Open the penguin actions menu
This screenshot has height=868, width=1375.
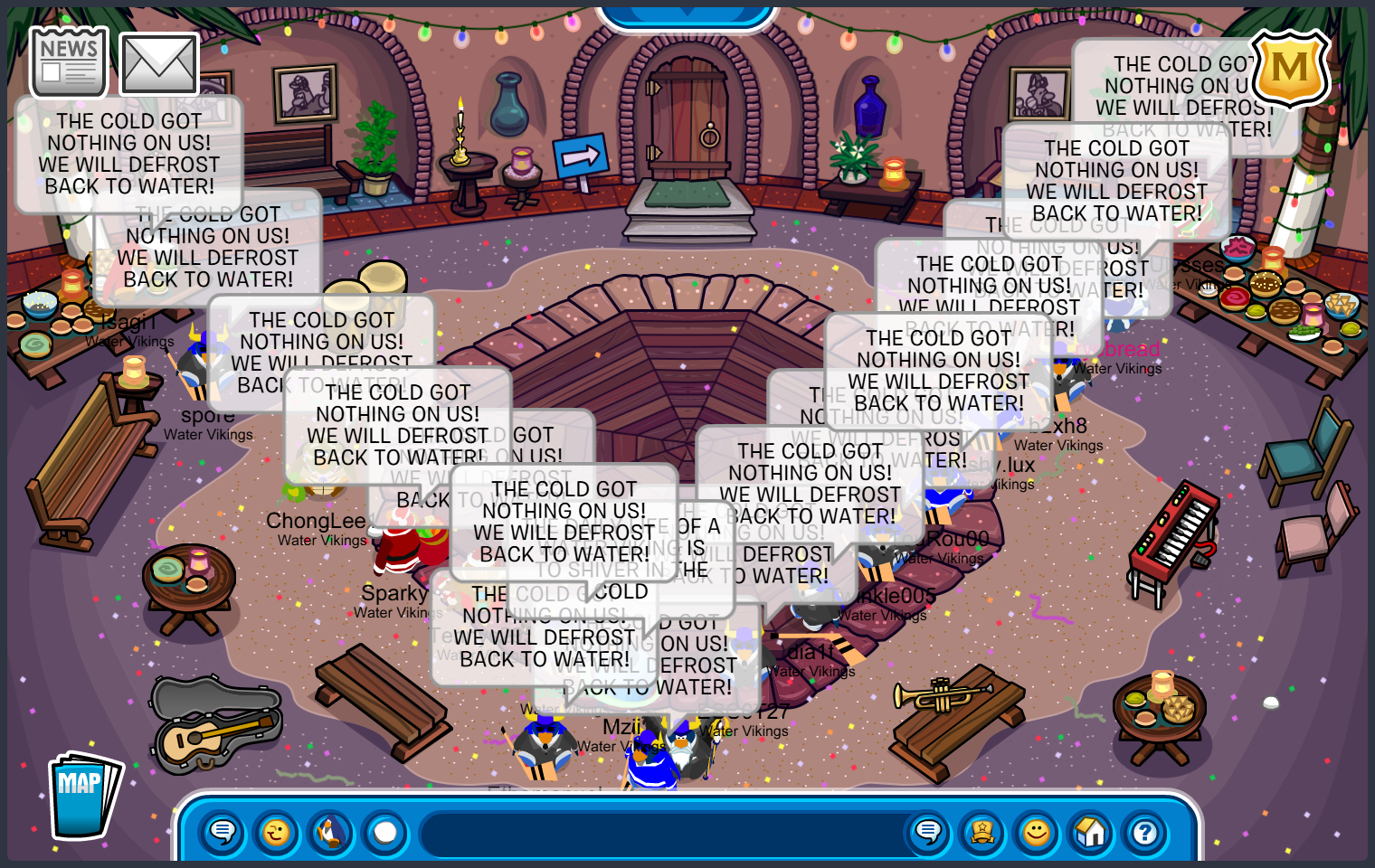pos(331,831)
